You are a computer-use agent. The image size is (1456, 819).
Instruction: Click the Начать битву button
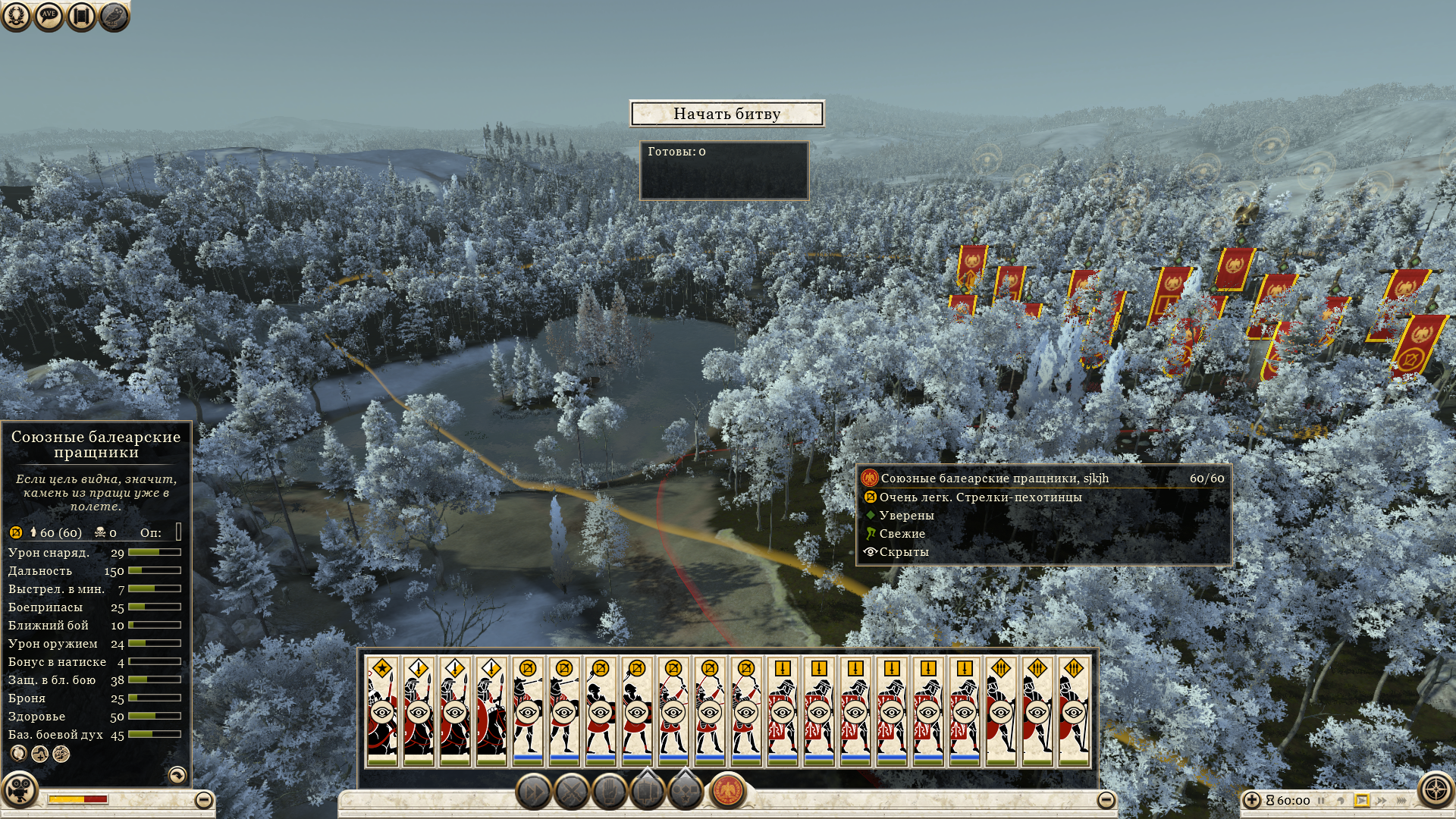(x=726, y=114)
